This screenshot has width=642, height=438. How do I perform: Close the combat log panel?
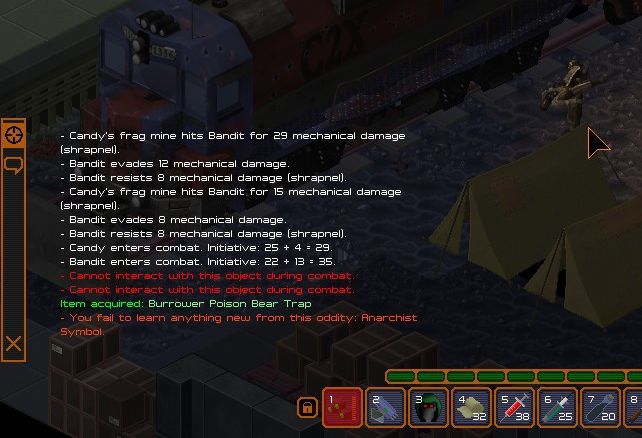point(13,344)
